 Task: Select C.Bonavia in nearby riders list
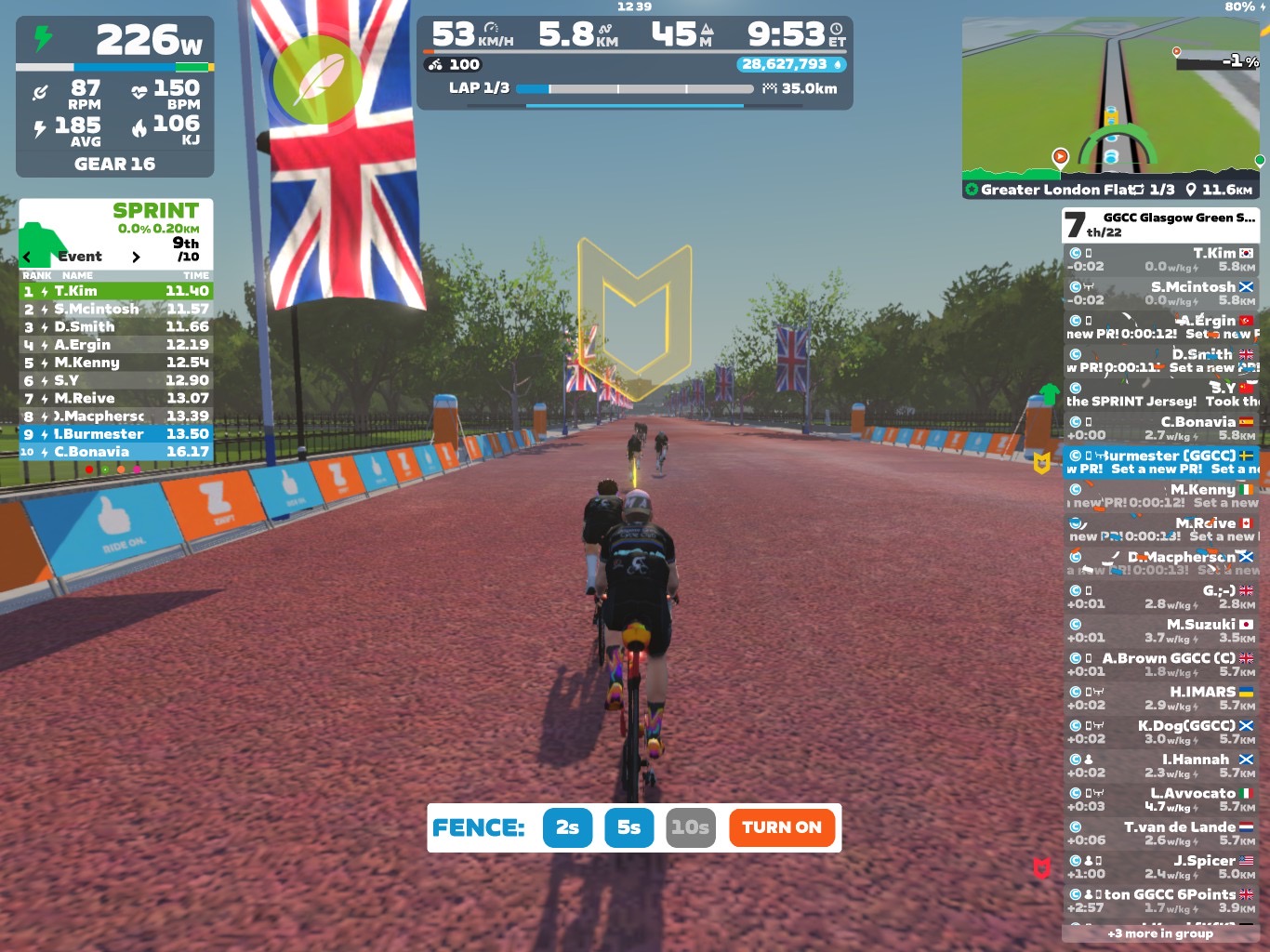(1160, 429)
